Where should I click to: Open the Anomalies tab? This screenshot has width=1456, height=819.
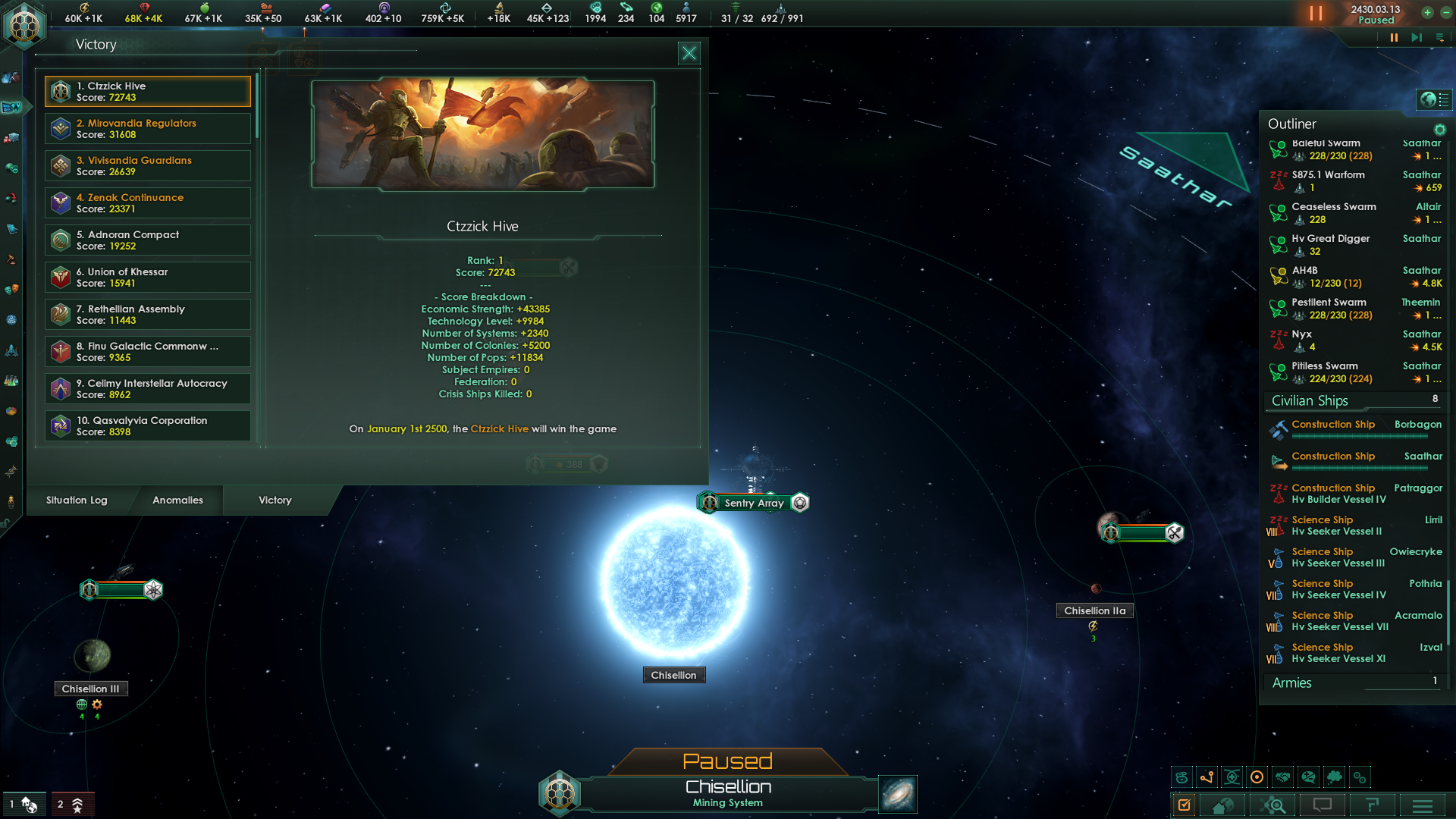(x=177, y=500)
